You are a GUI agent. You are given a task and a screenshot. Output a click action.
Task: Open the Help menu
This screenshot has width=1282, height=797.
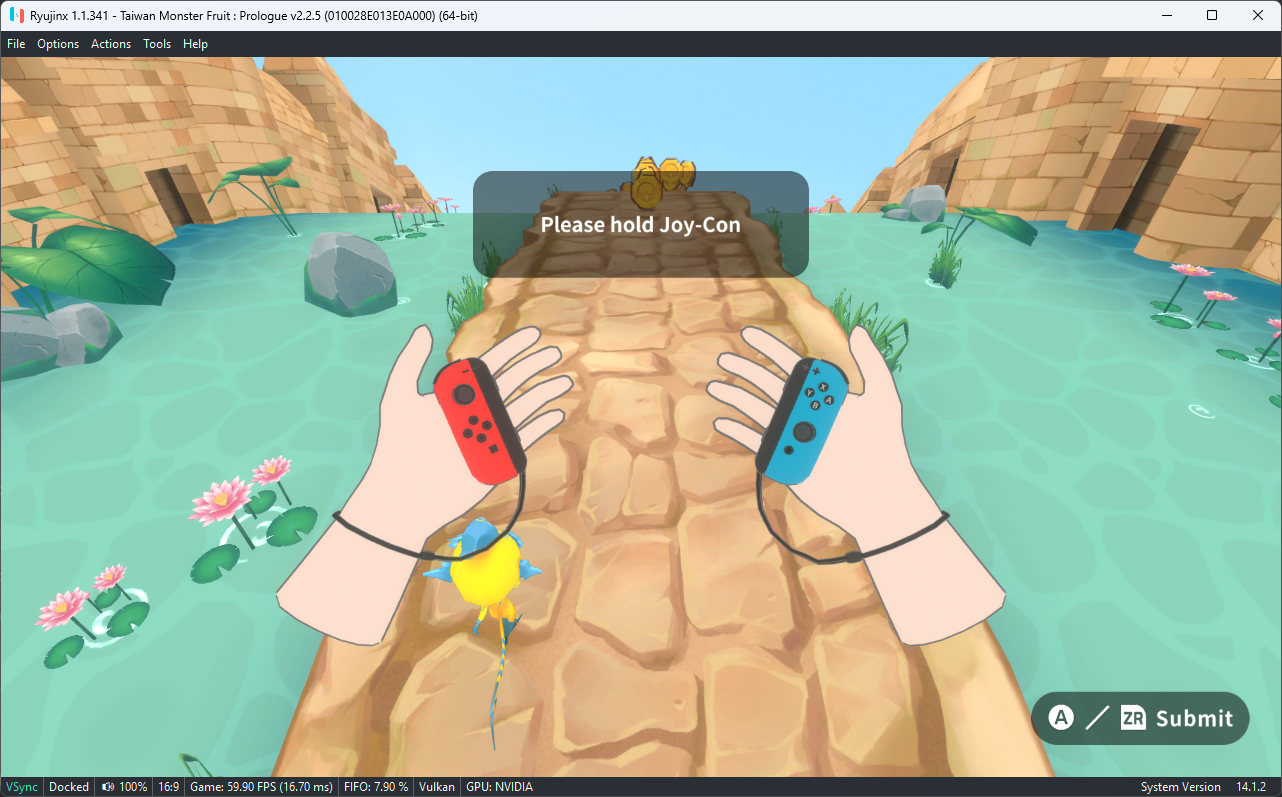(x=195, y=43)
